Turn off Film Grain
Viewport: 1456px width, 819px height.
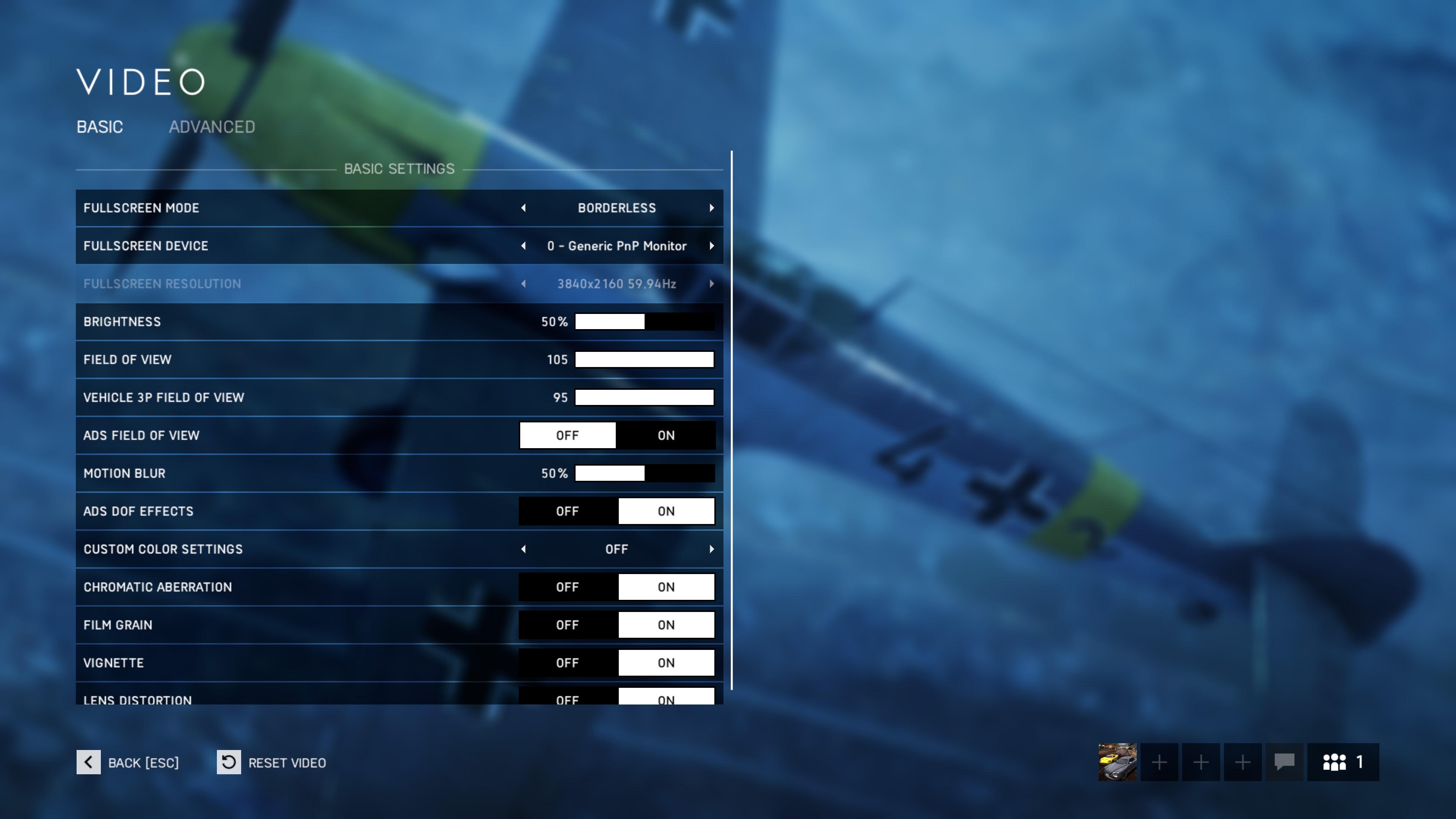point(568,624)
